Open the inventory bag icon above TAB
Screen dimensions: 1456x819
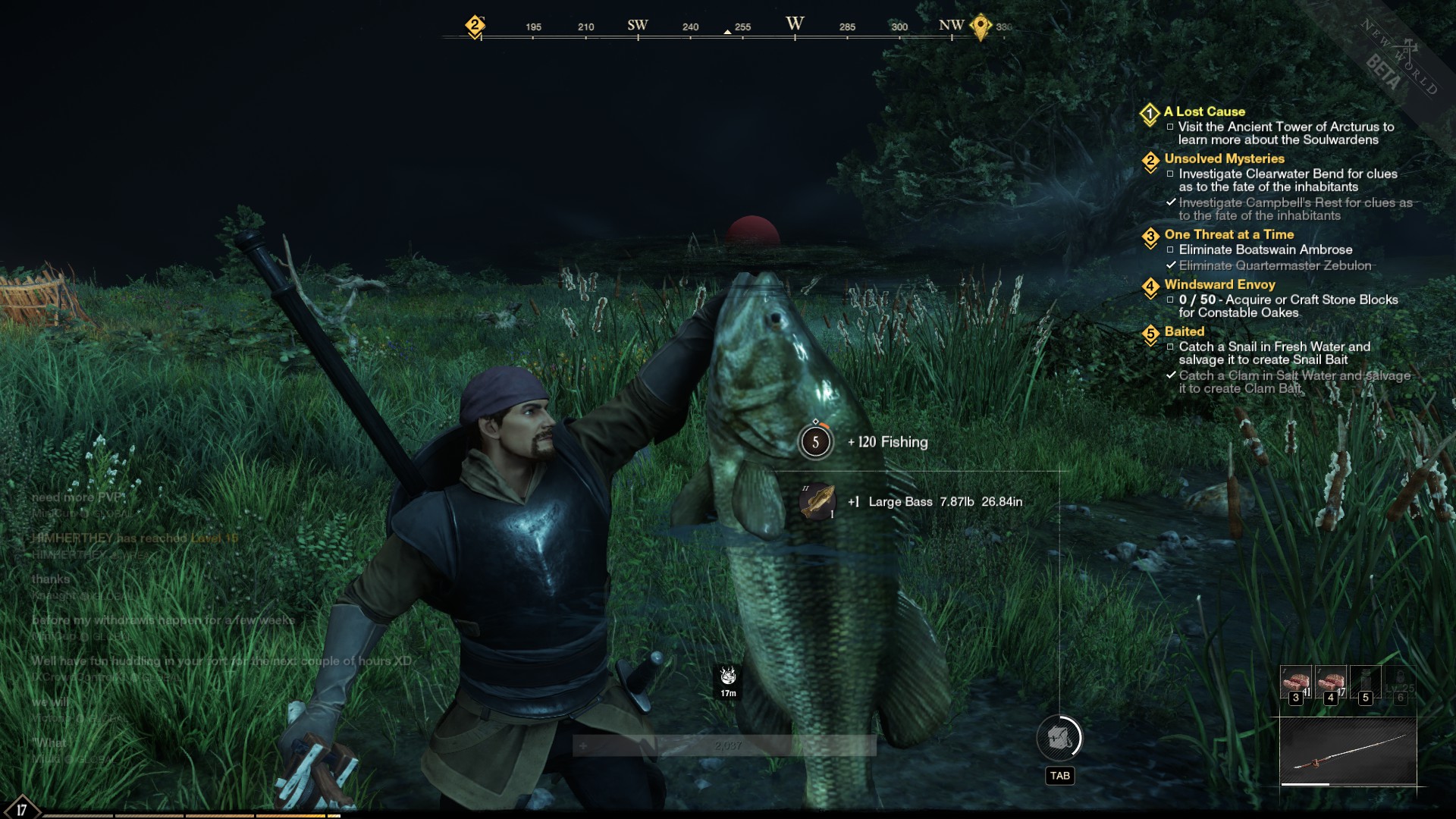[1059, 737]
